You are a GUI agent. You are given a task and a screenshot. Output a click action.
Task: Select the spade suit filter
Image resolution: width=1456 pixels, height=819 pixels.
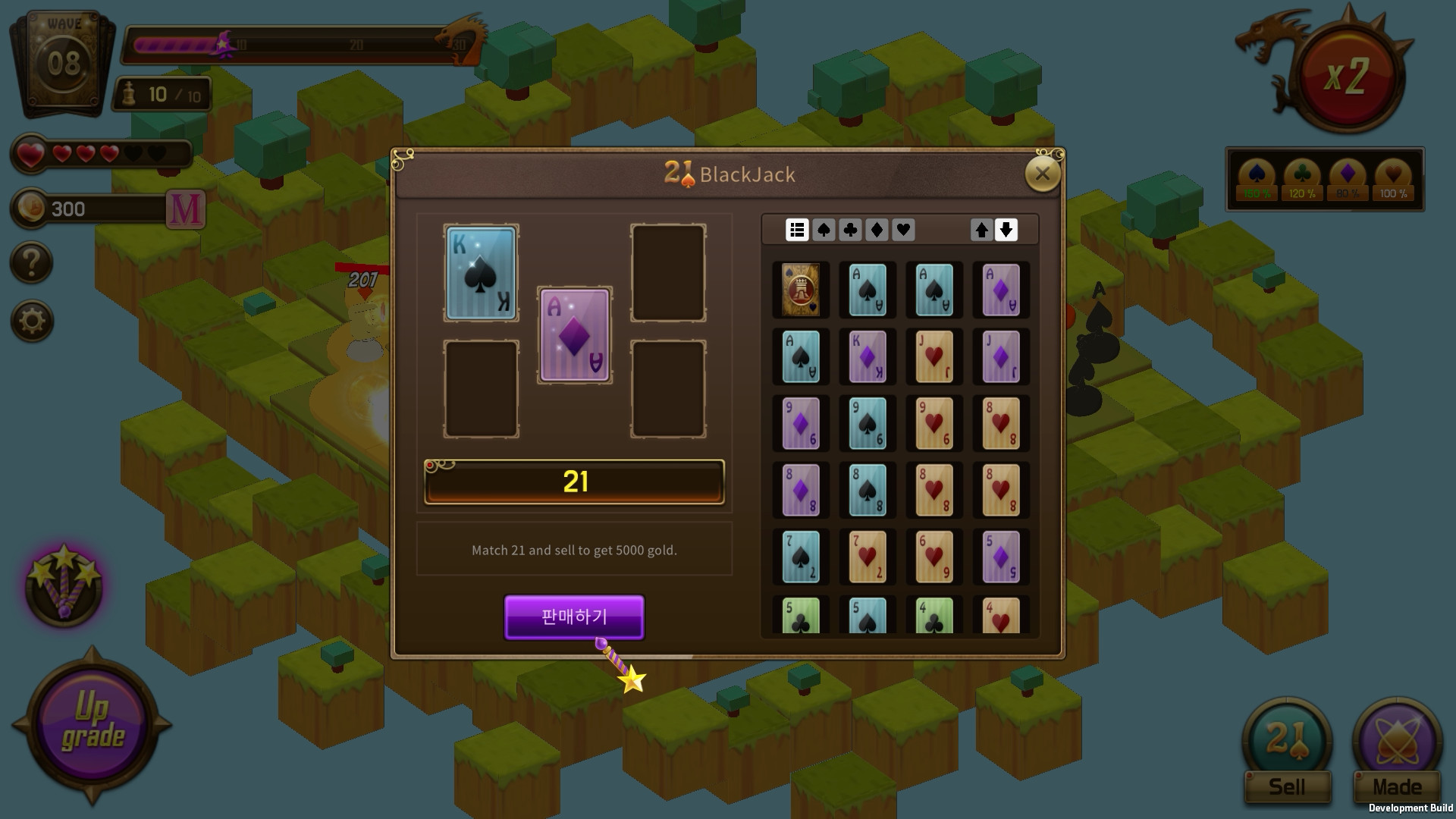tap(823, 230)
